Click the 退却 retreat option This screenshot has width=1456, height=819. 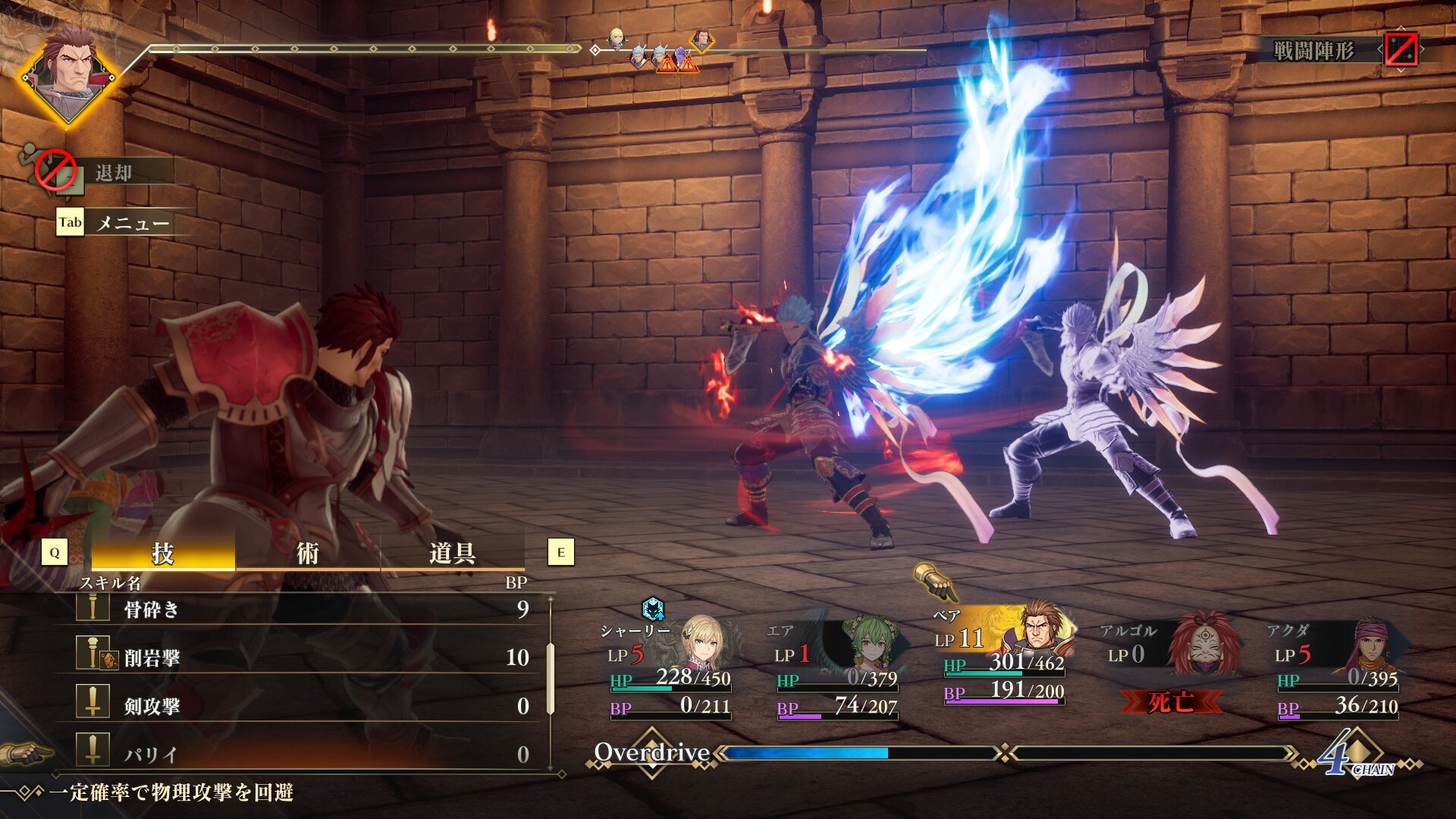point(114,173)
